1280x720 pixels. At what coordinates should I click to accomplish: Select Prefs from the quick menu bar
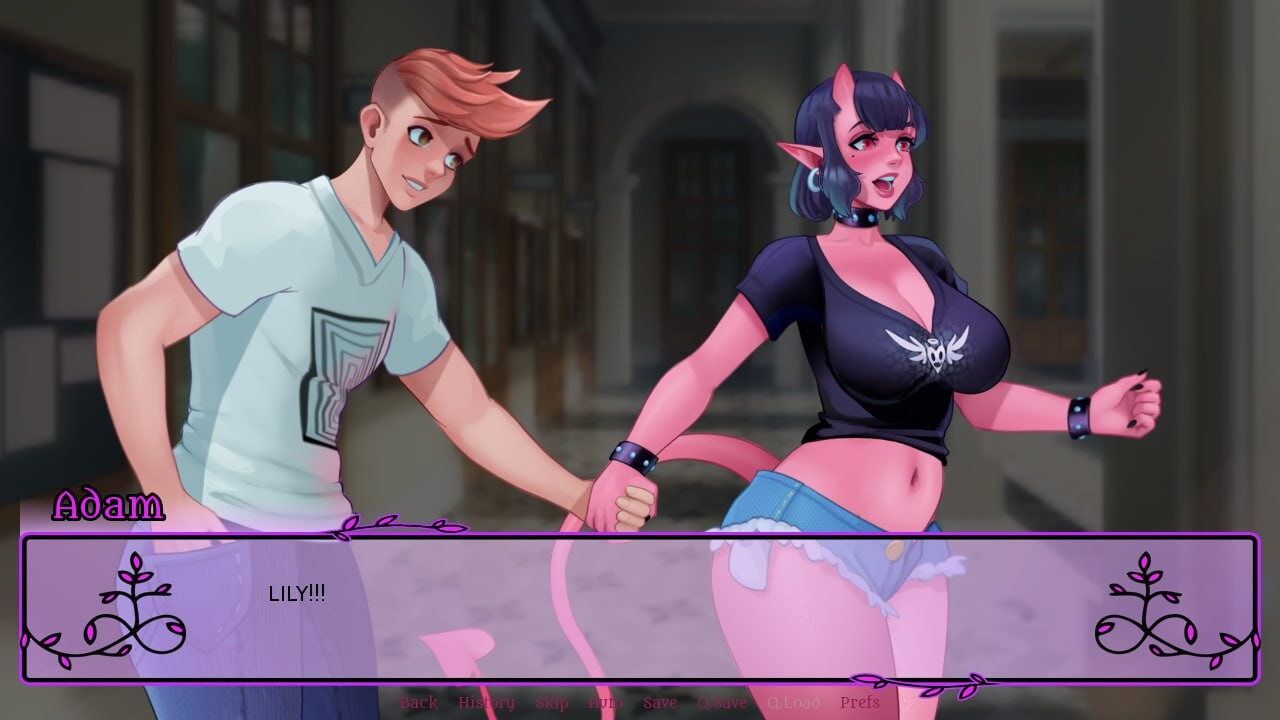860,703
